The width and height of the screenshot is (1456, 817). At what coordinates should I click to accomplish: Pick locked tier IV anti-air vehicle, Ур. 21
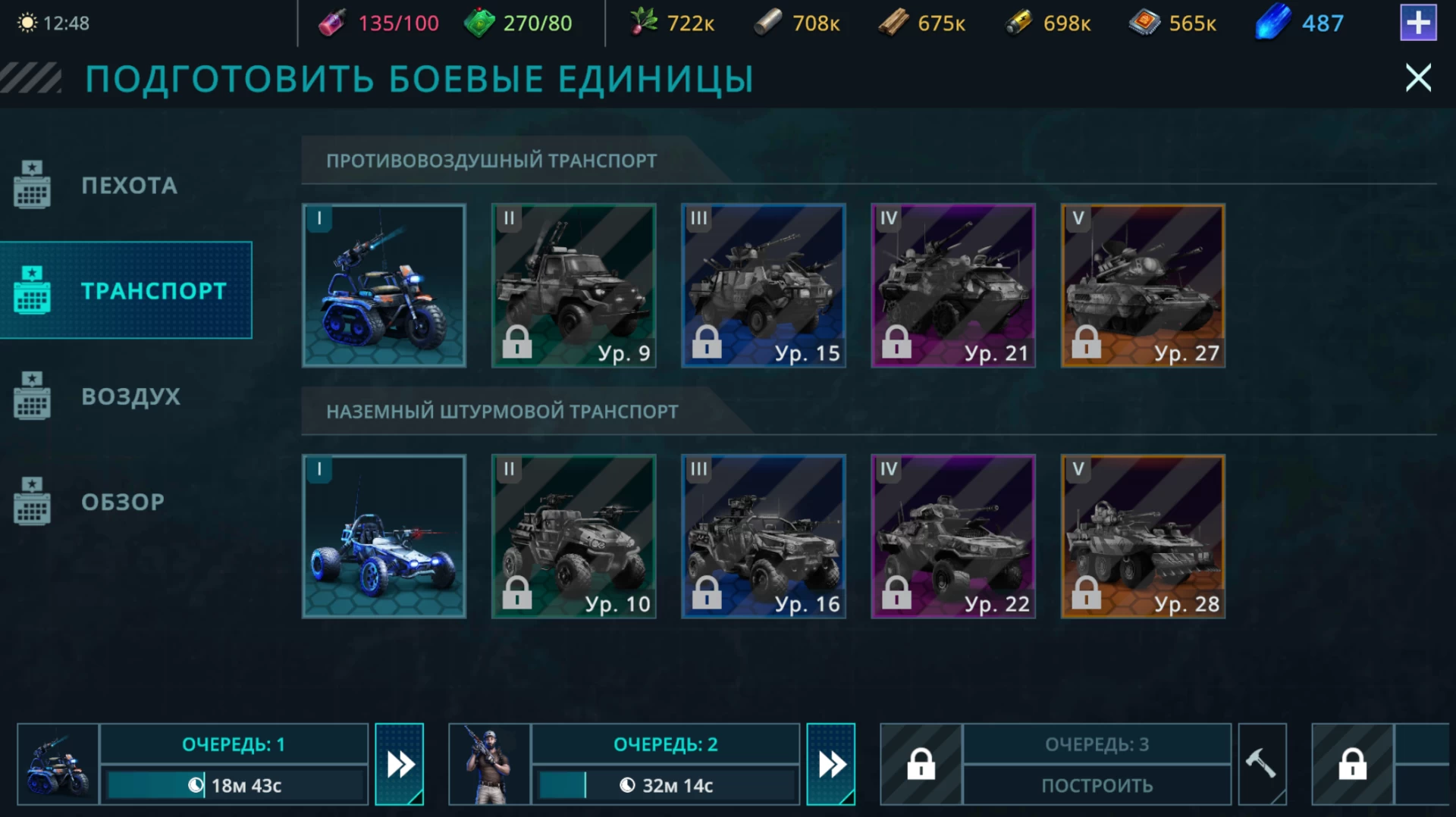[x=952, y=286]
